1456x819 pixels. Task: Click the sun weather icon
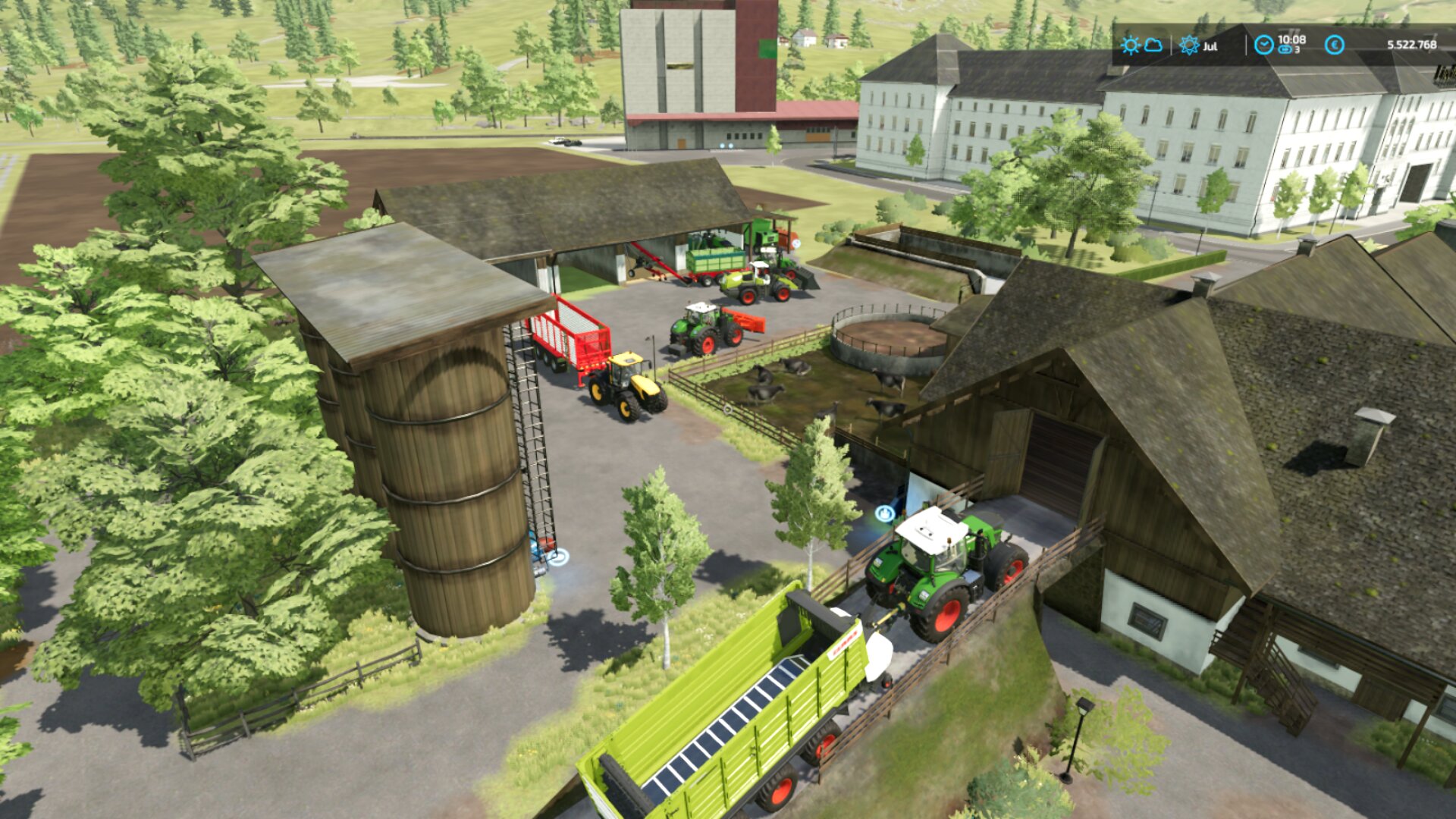[x=1130, y=45]
